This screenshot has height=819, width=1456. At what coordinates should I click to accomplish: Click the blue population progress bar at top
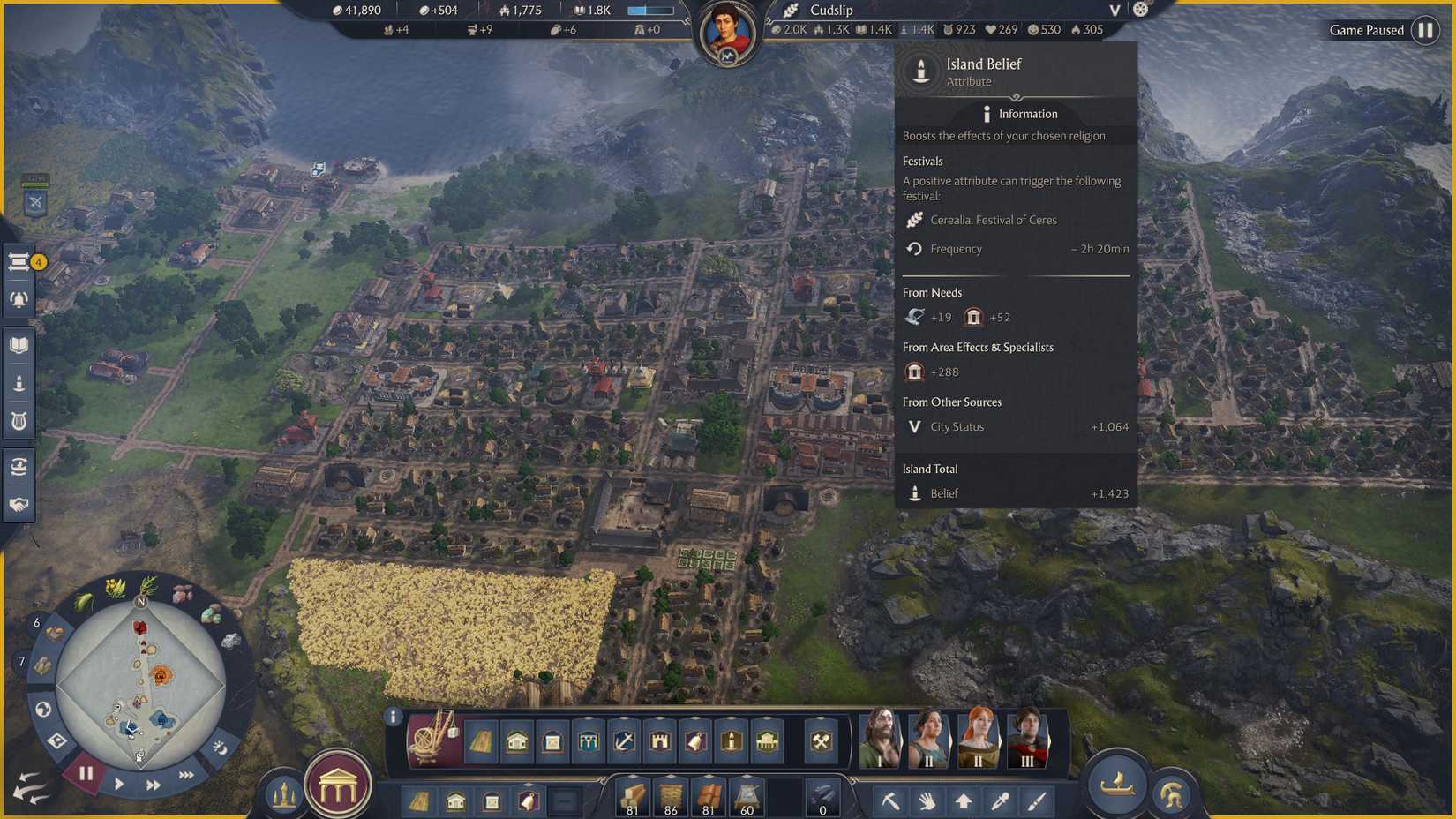click(x=650, y=10)
